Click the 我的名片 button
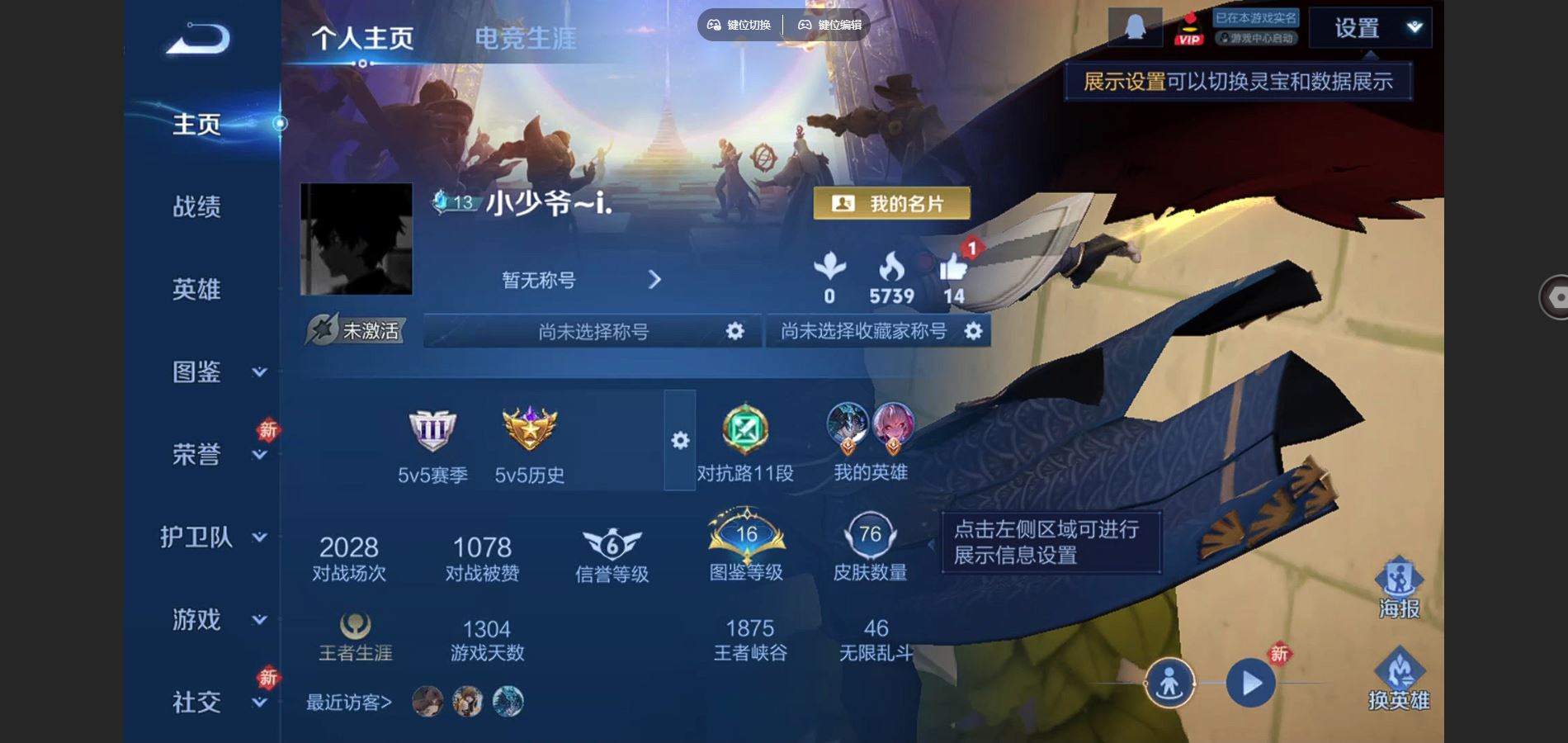 click(x=891, y=202)
